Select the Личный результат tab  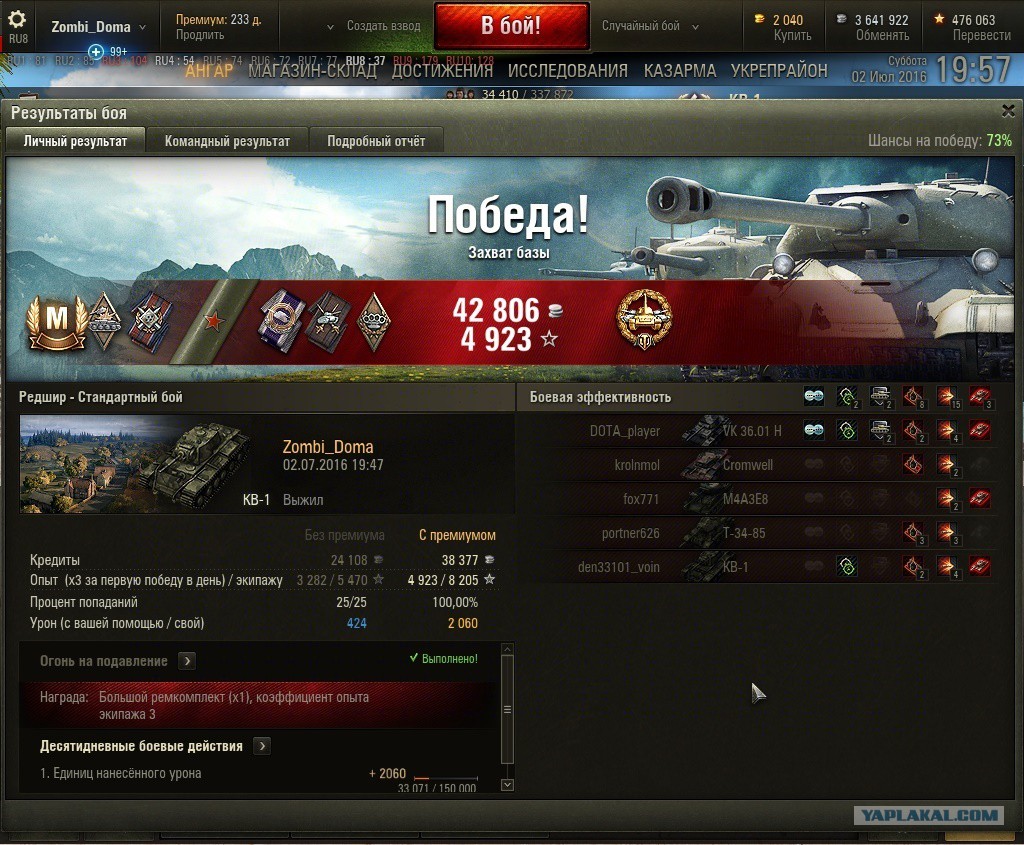point(76,141)
